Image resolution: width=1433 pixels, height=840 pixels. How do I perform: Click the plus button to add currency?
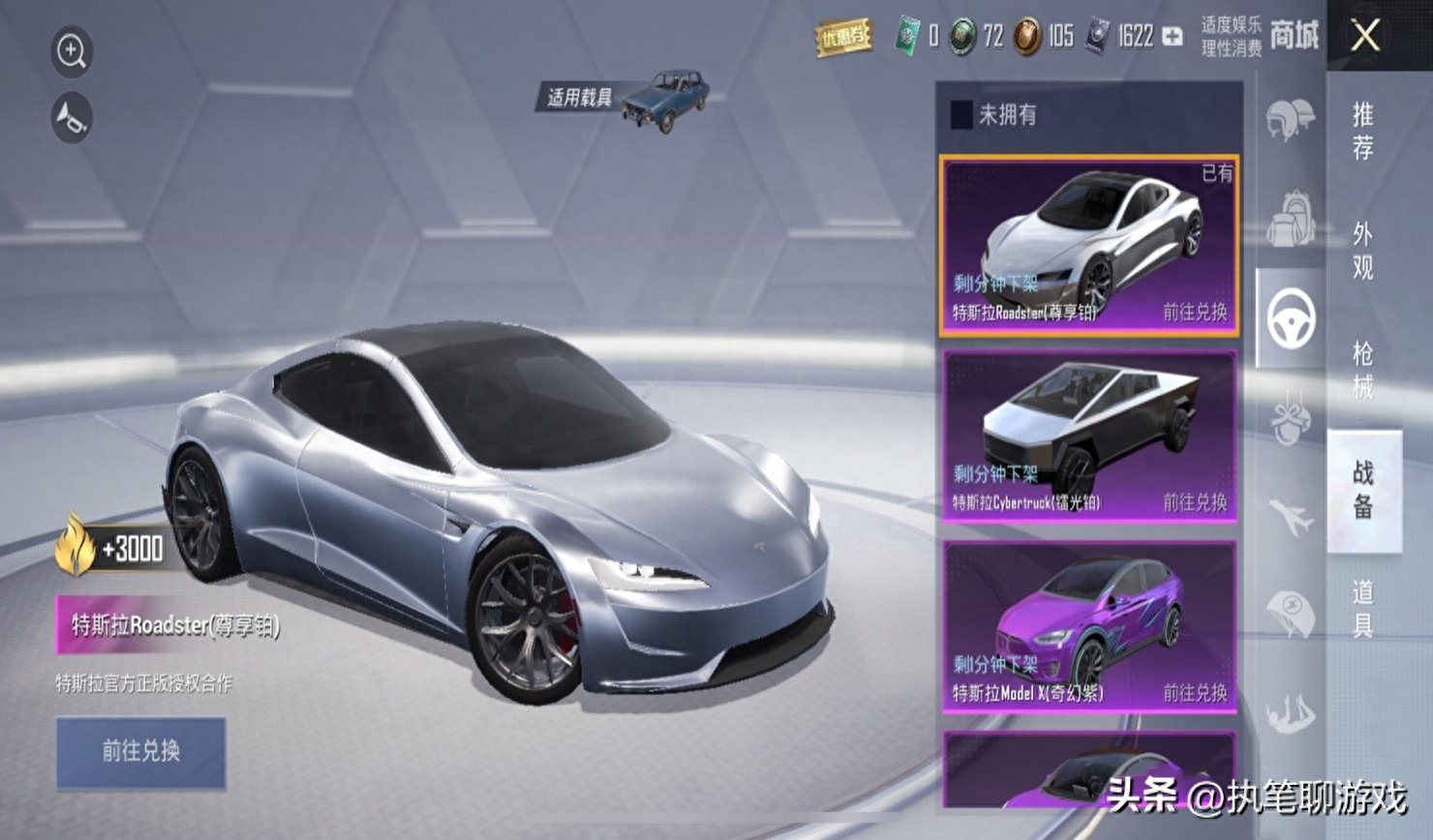click(1173, 37)
